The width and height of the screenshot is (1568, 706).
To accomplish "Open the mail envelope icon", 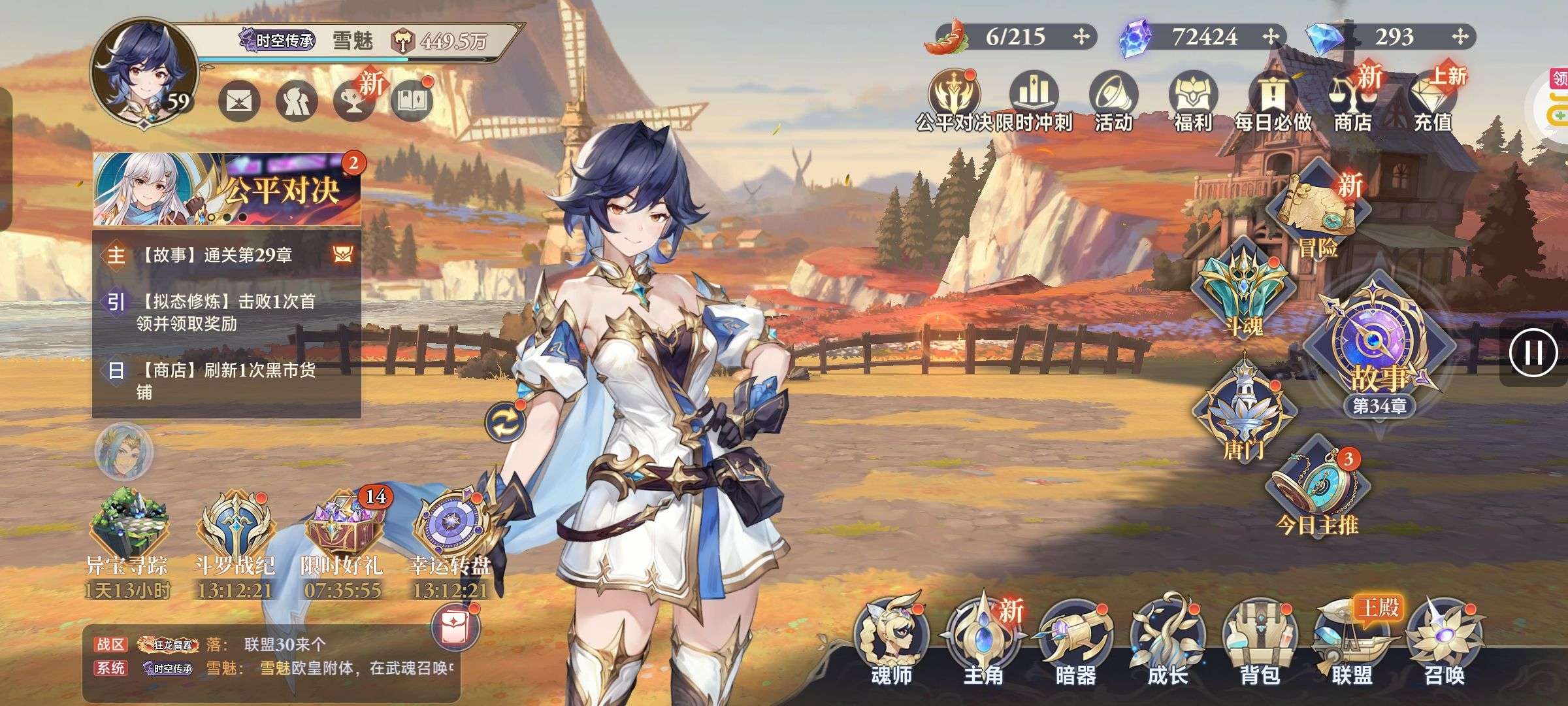I will click(238, 101).
